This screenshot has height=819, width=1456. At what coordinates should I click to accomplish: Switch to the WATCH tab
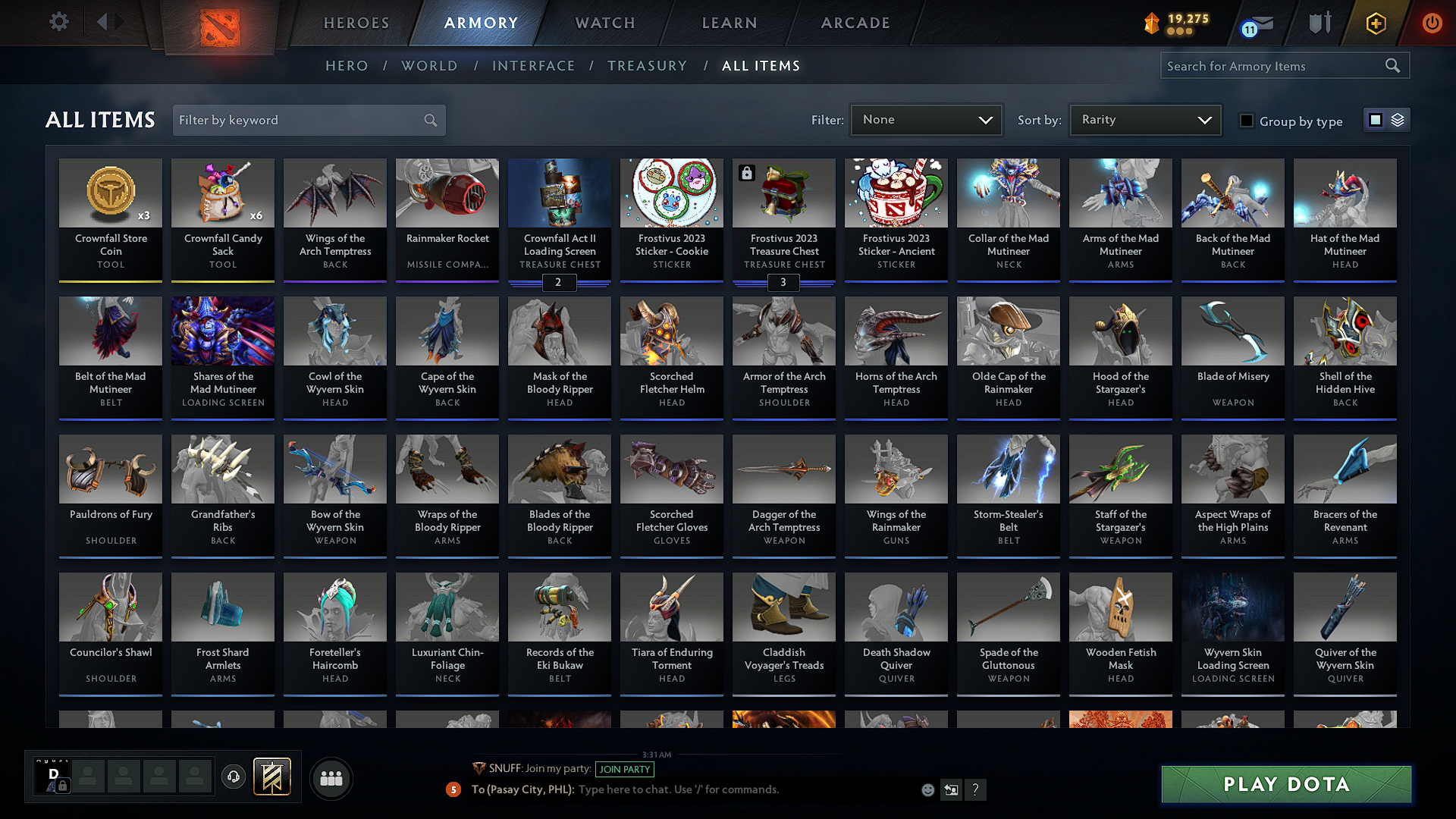click(603, 23)
